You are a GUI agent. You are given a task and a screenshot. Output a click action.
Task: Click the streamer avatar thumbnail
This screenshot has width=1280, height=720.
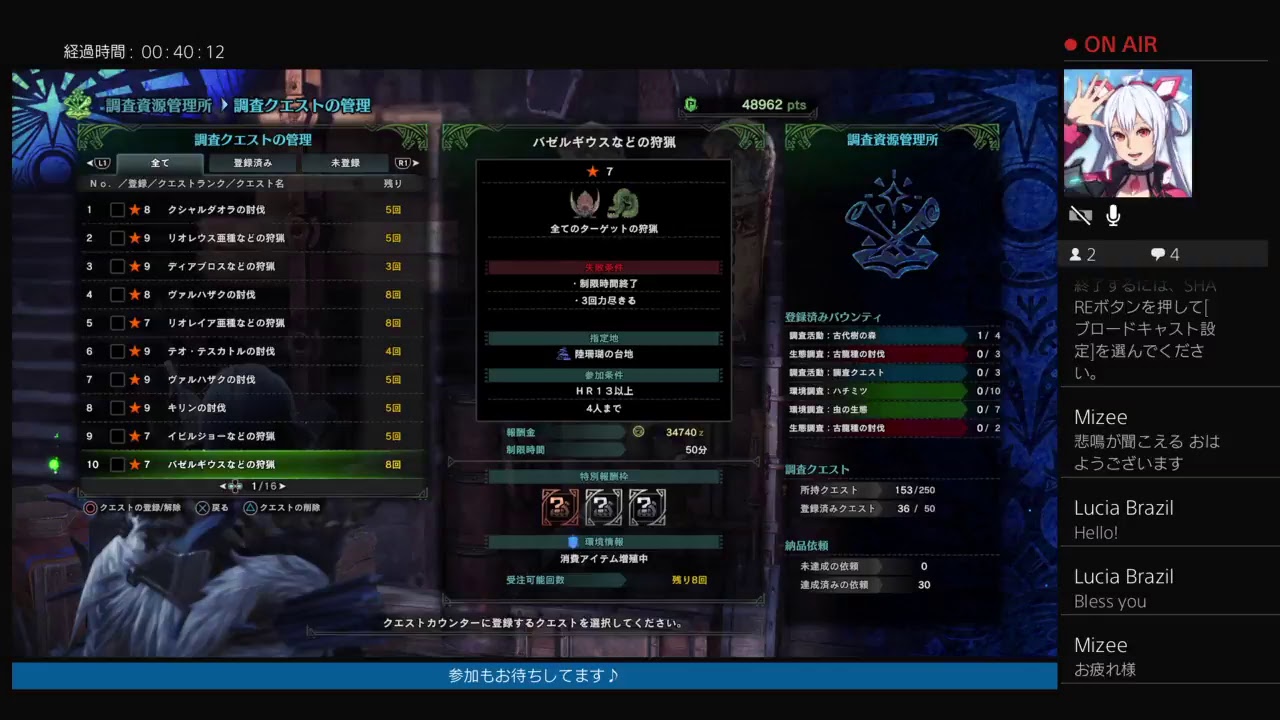[1128, 133]
